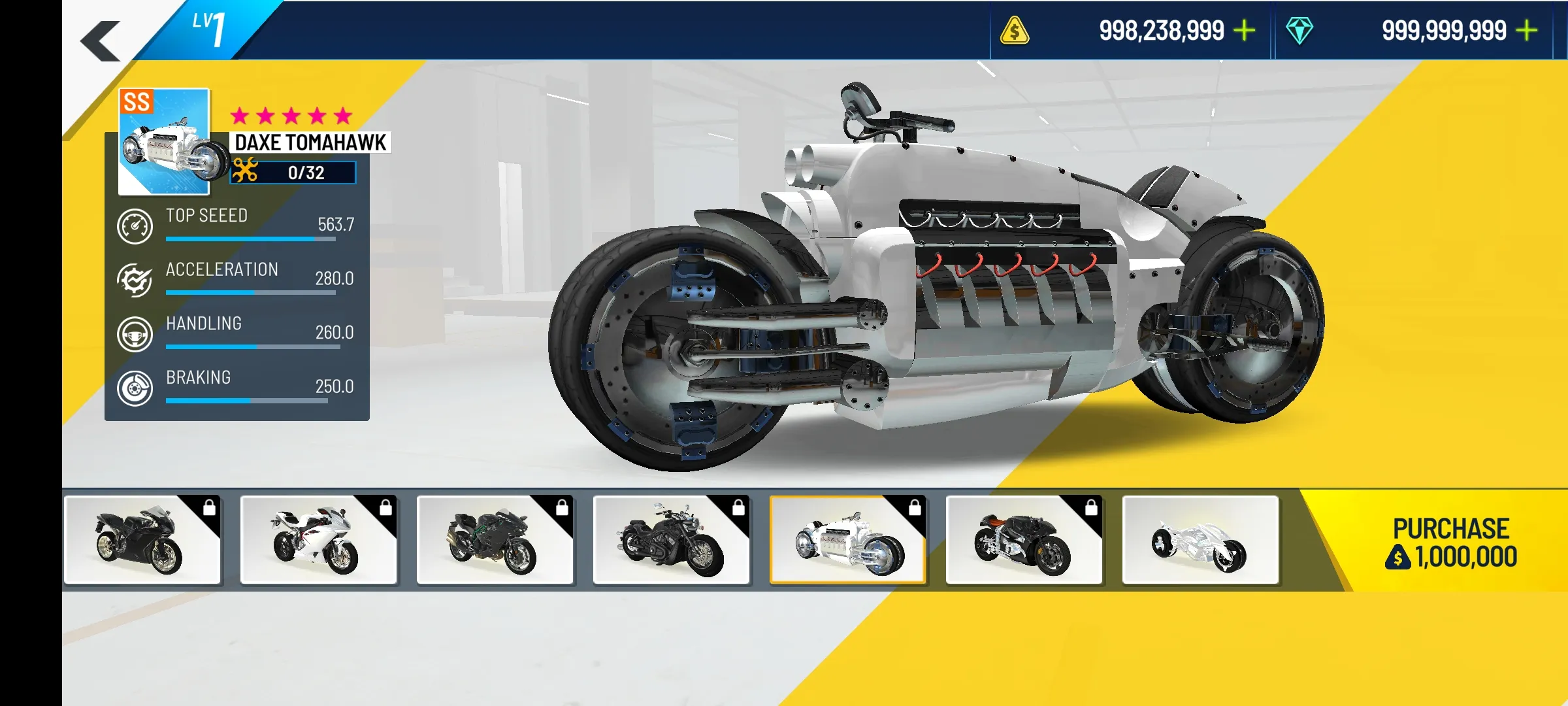Select the unlocked white futuristic bike thumbnail
Image resolution: width=1568 pixels, height=706 pixels.
click(1200, 540)
